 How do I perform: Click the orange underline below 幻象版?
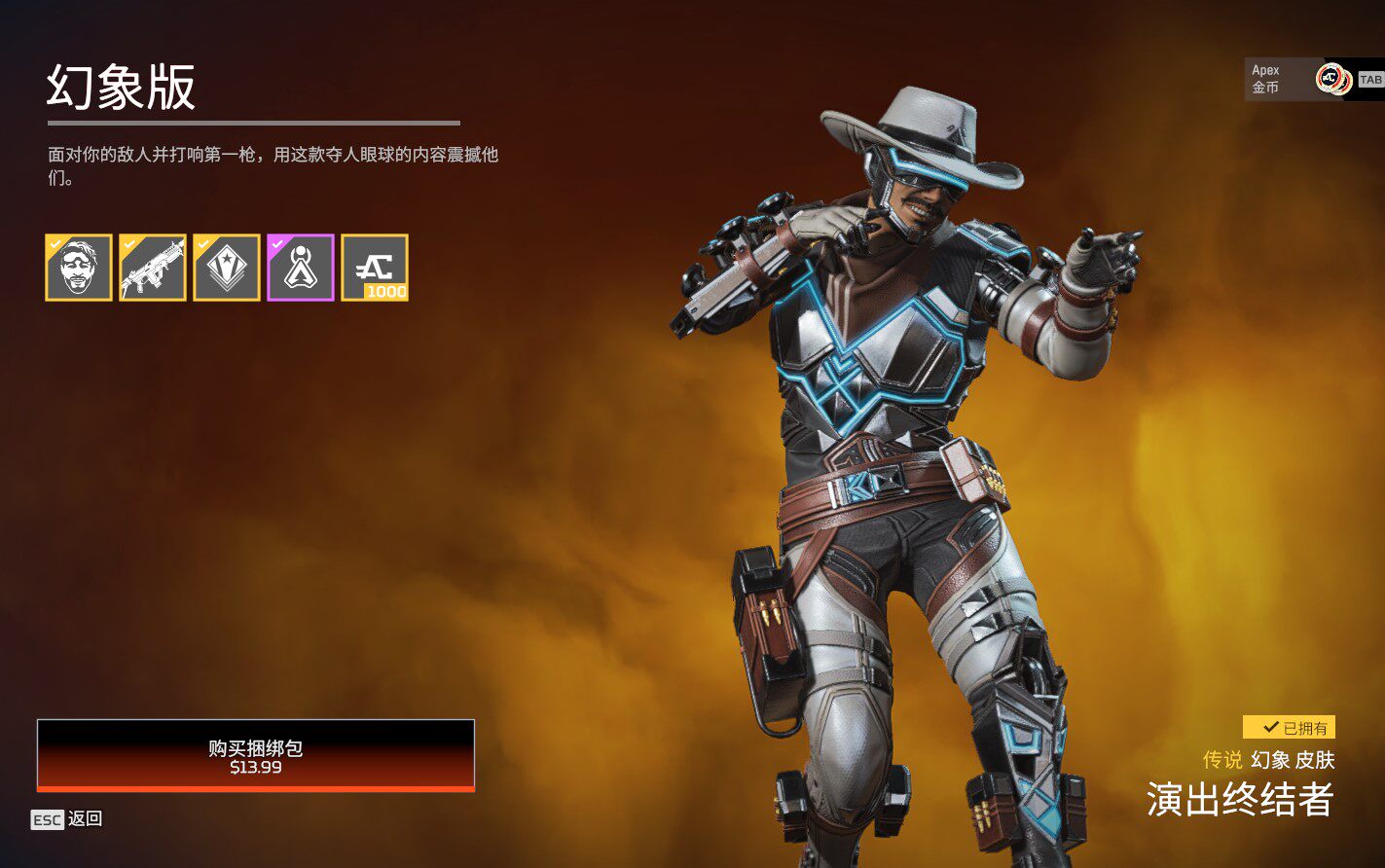(x=255, y=122)
